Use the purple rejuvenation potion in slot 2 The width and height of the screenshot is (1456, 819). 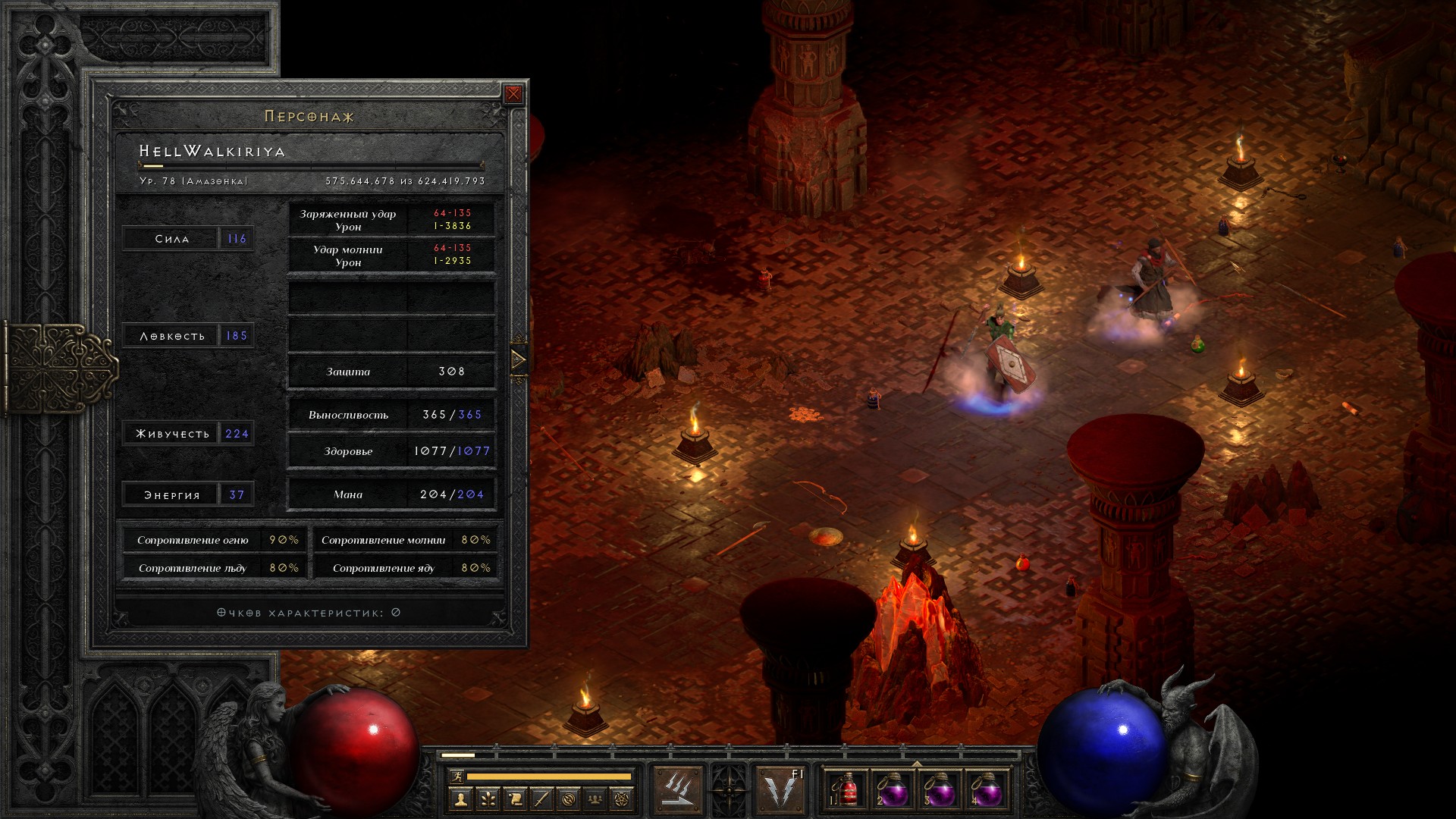click(x=893, y=790)
